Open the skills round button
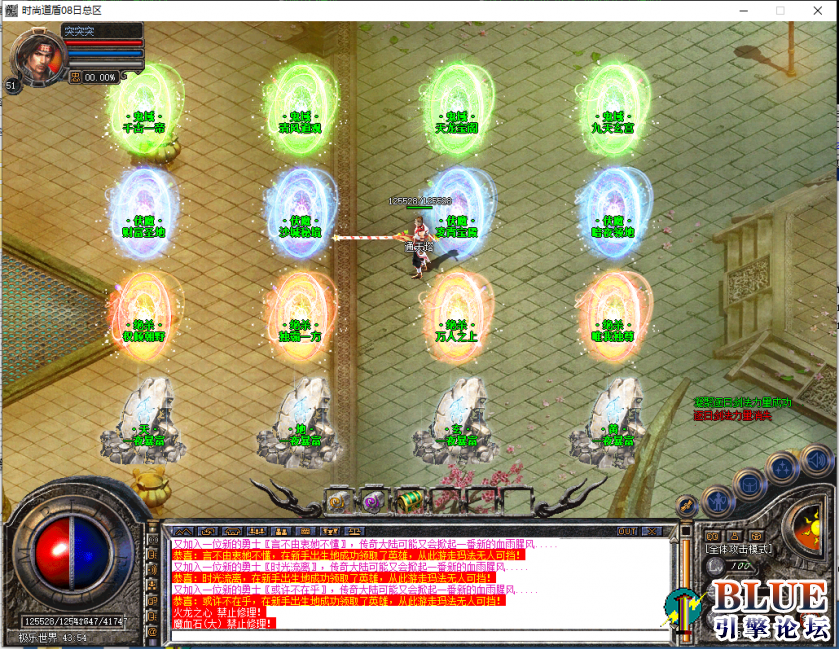Image resolution: width=839 pixels, height=649 pixels. coord(781,470)
